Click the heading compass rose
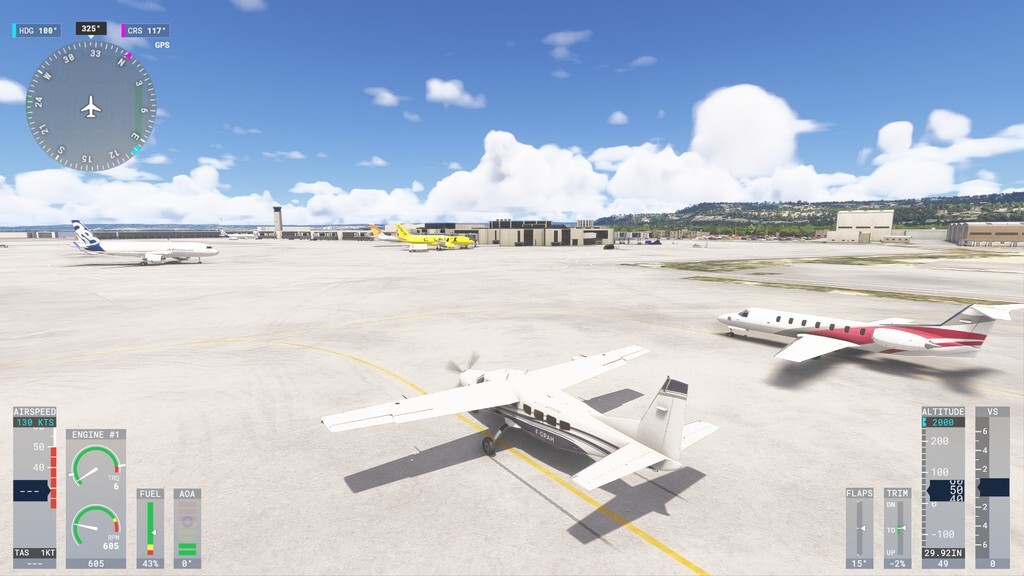 point(91,106)
